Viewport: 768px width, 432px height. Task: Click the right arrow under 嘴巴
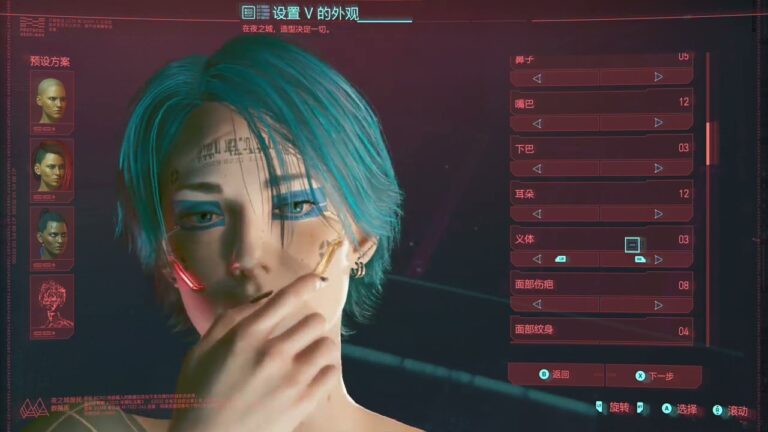tap(658, 123)
